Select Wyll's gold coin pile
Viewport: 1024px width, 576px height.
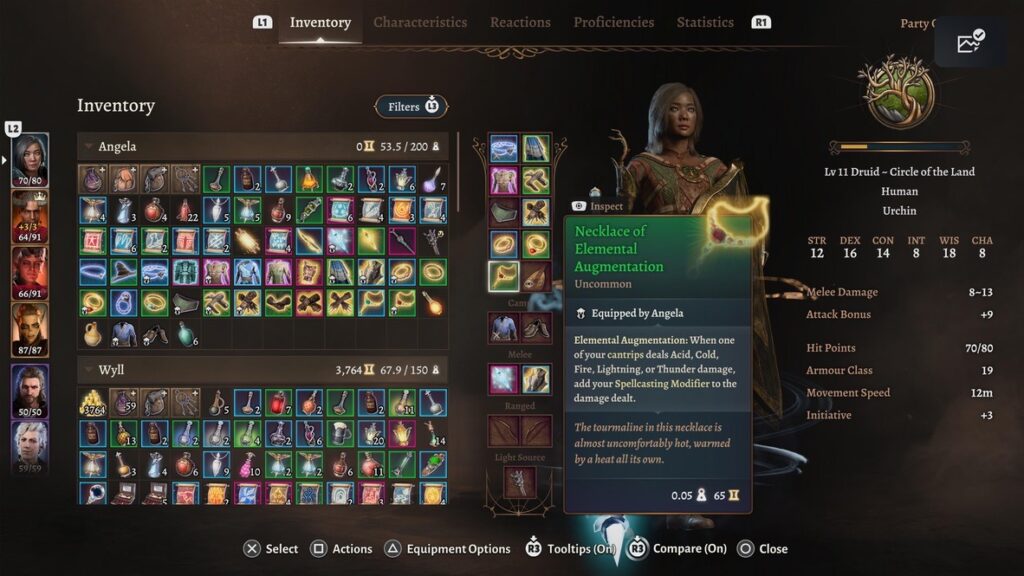(93, 403)
